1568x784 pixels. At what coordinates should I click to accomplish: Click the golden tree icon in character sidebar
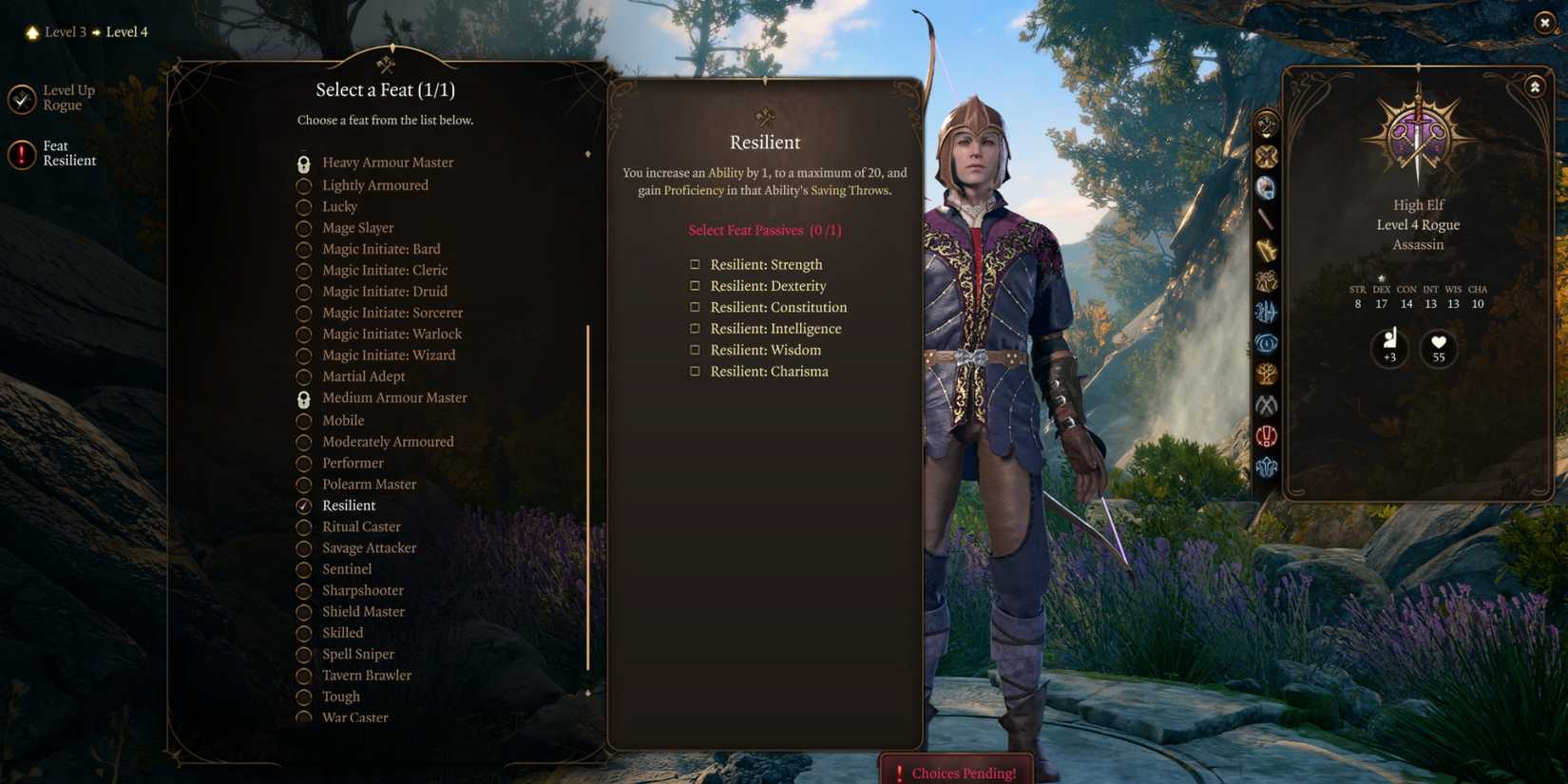tap(1265, 373)
